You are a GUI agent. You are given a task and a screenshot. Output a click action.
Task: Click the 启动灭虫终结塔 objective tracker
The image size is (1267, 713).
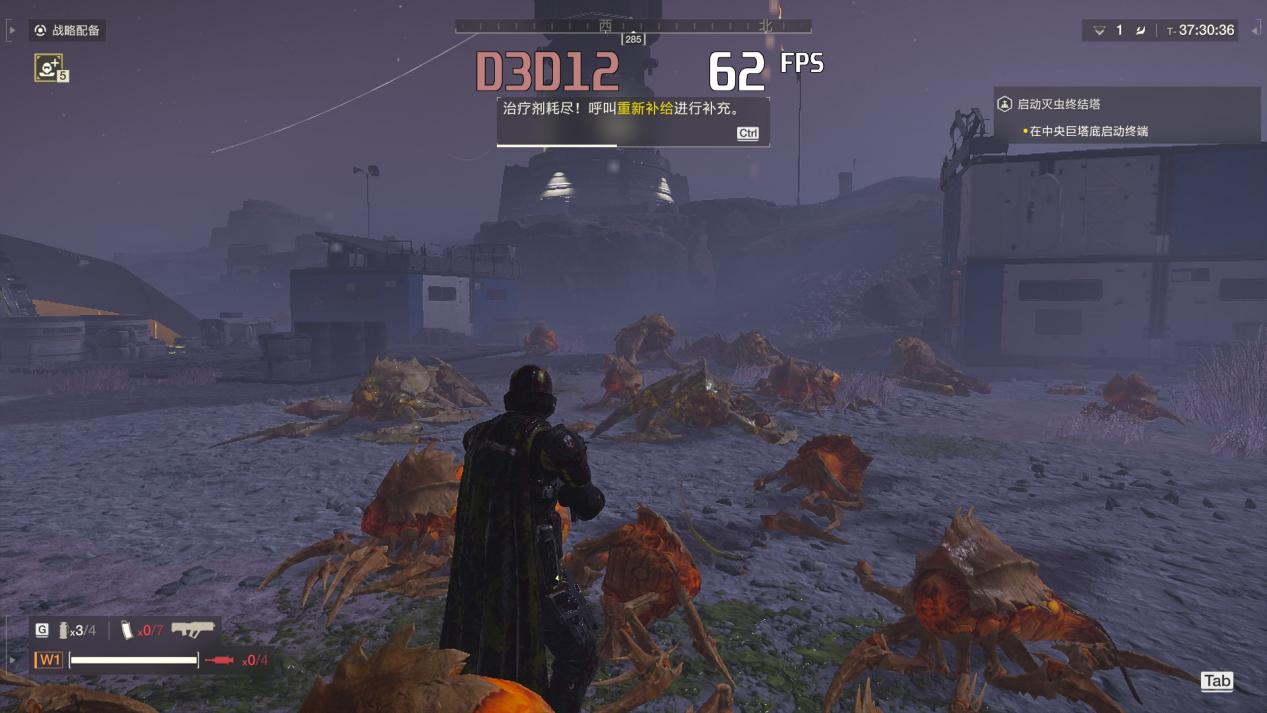coord(1059,104)
